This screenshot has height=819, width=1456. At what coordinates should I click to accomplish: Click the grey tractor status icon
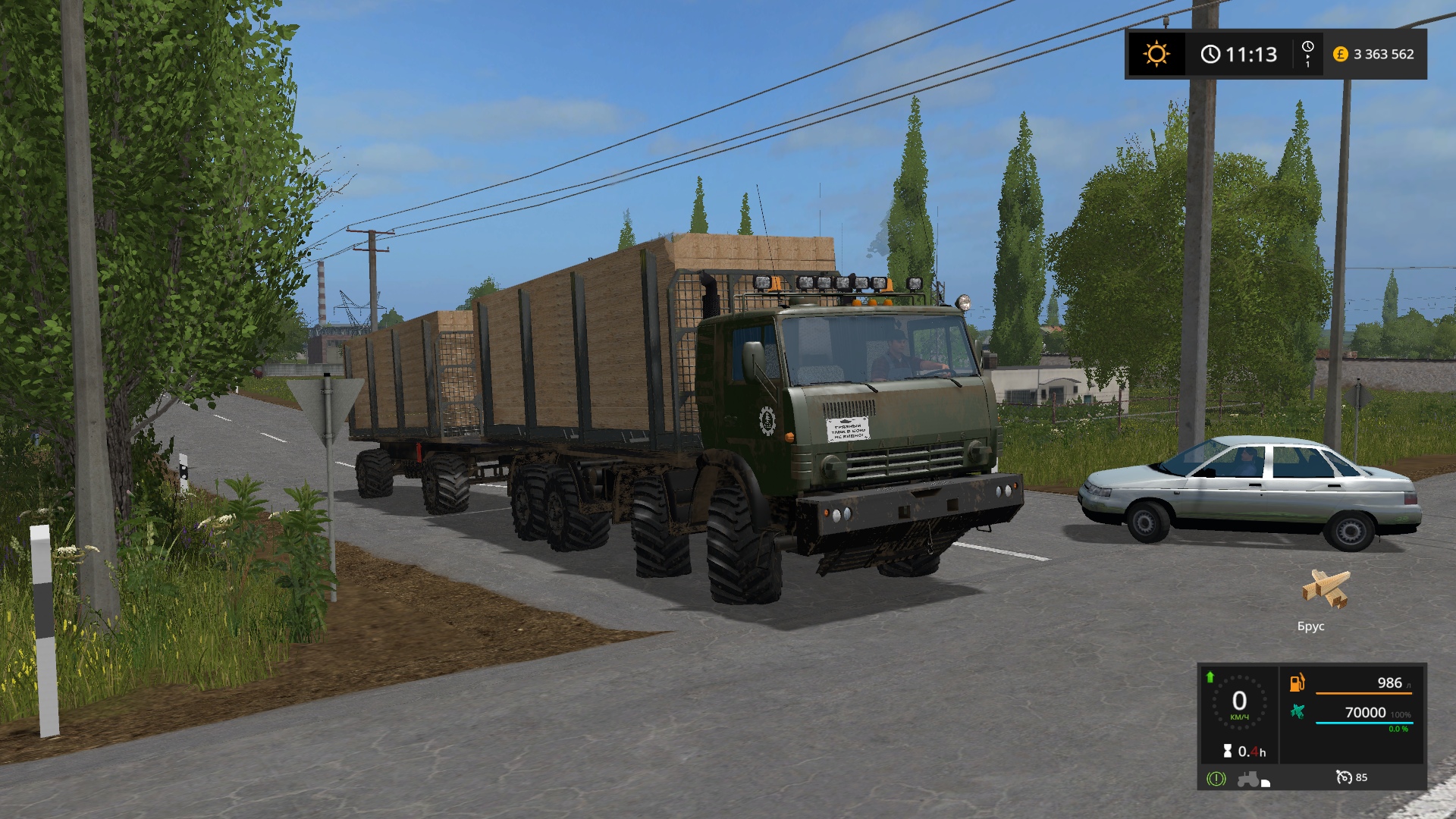point(1248,779)
